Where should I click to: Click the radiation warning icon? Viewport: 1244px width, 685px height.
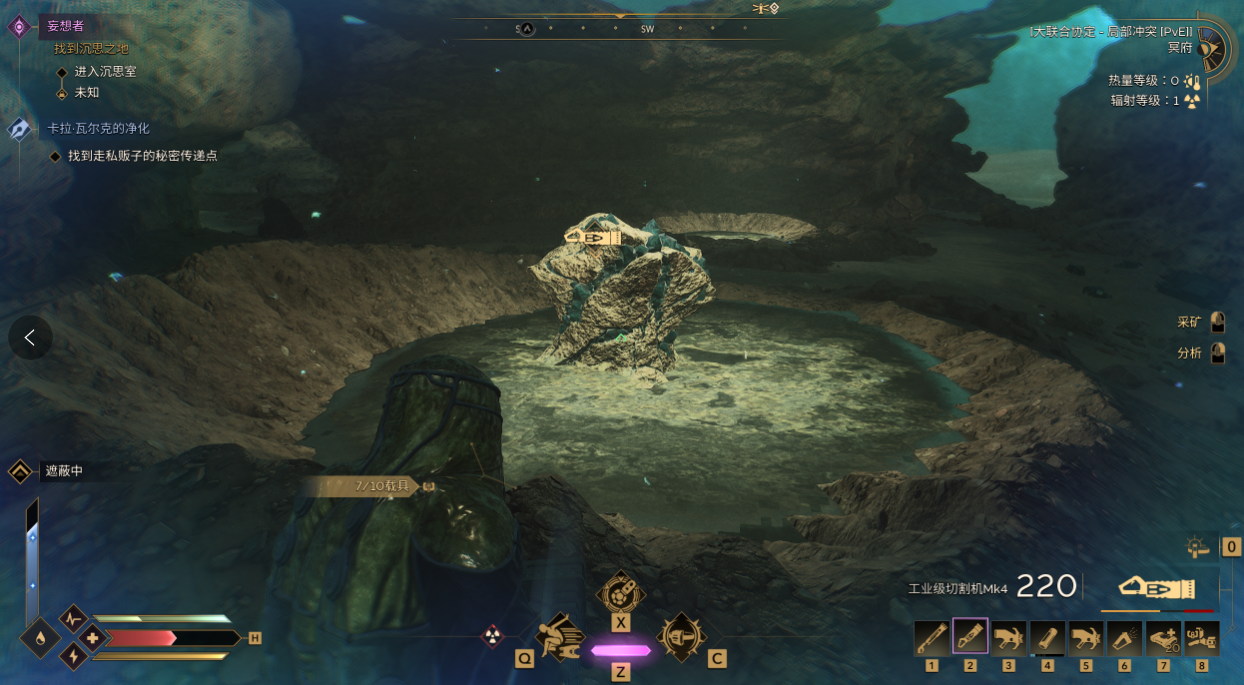[493, 635]
